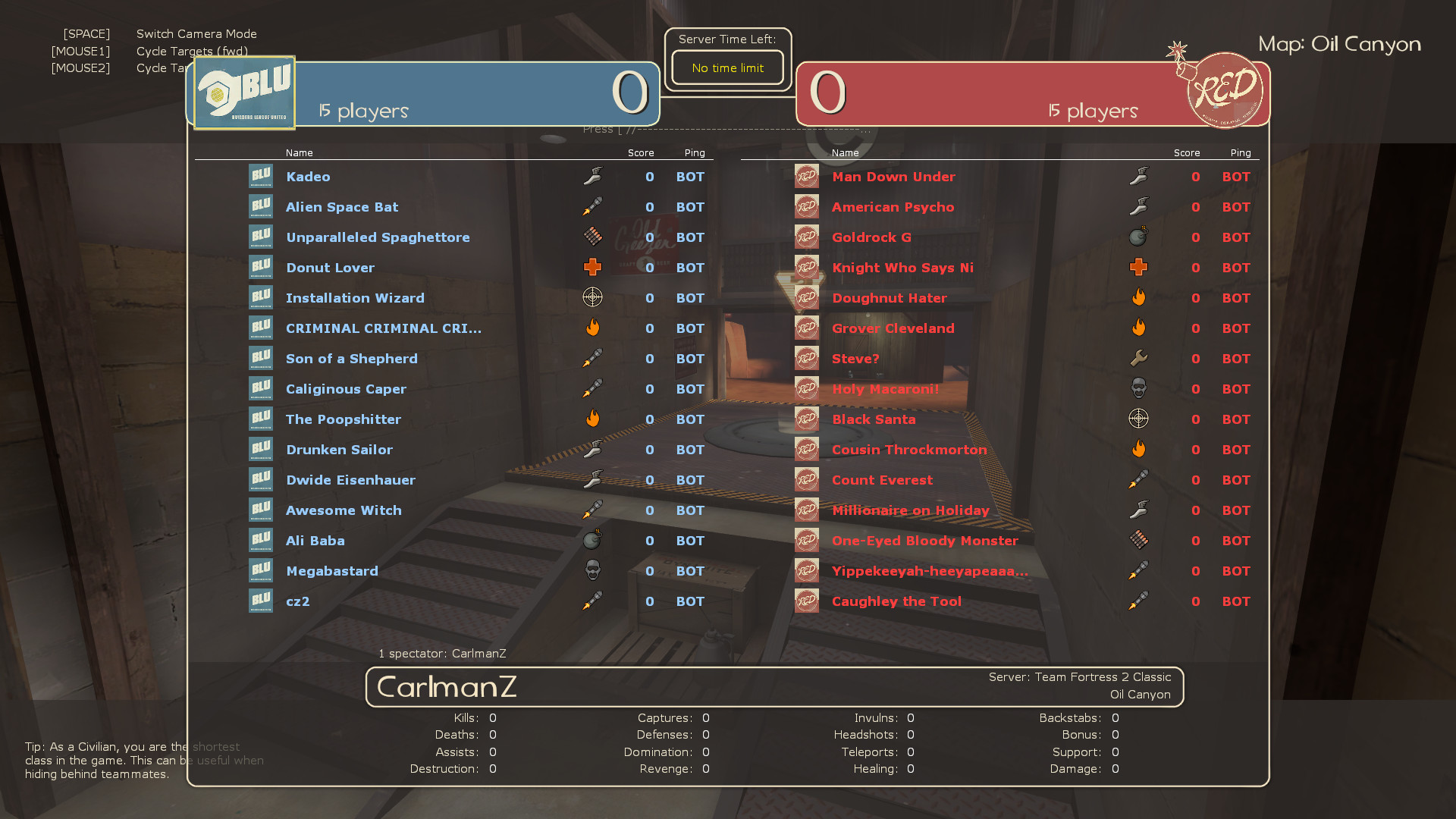Click the Medic cross icon beside Donut Lover

[592, 267]
